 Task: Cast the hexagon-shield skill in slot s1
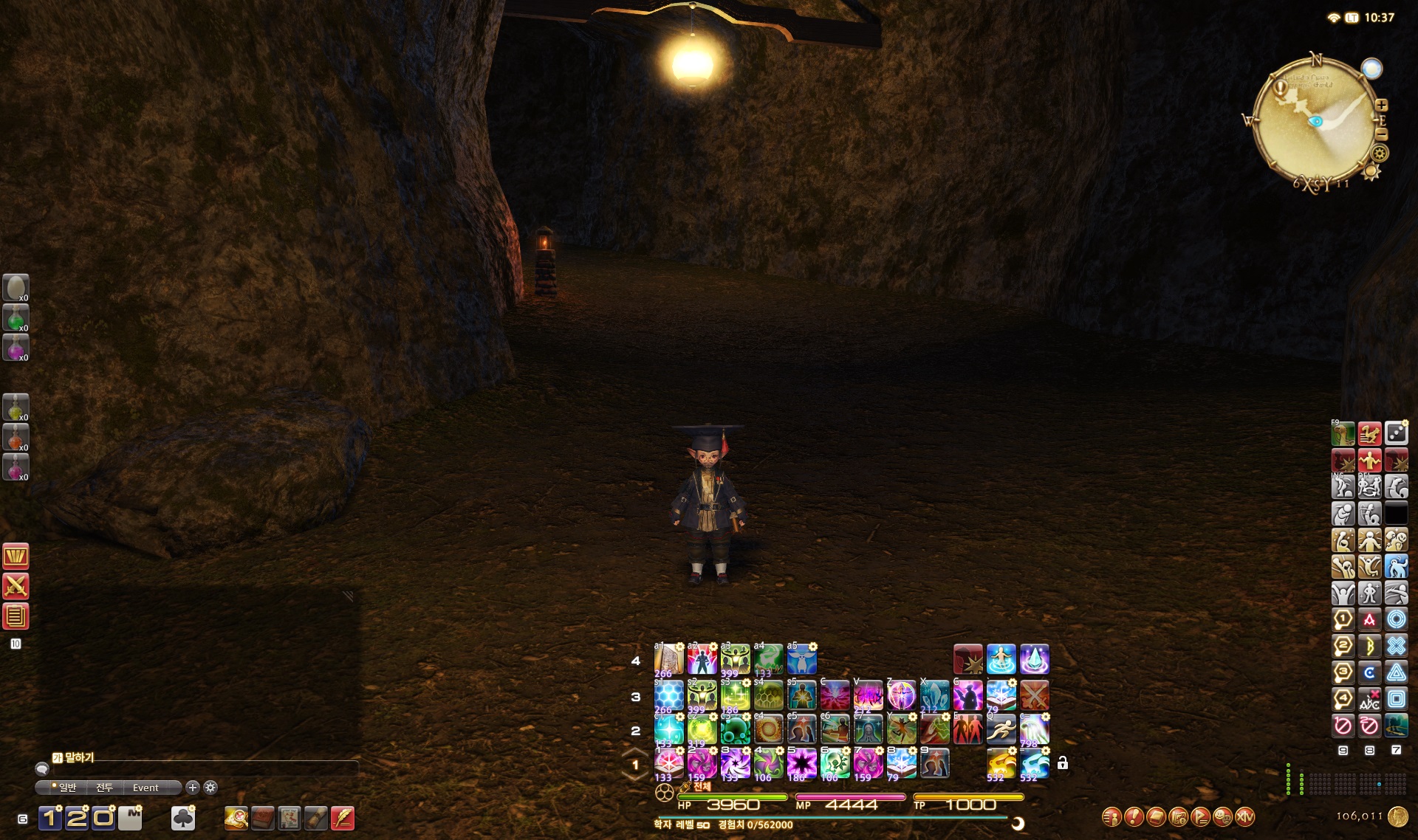click(669, 695)
